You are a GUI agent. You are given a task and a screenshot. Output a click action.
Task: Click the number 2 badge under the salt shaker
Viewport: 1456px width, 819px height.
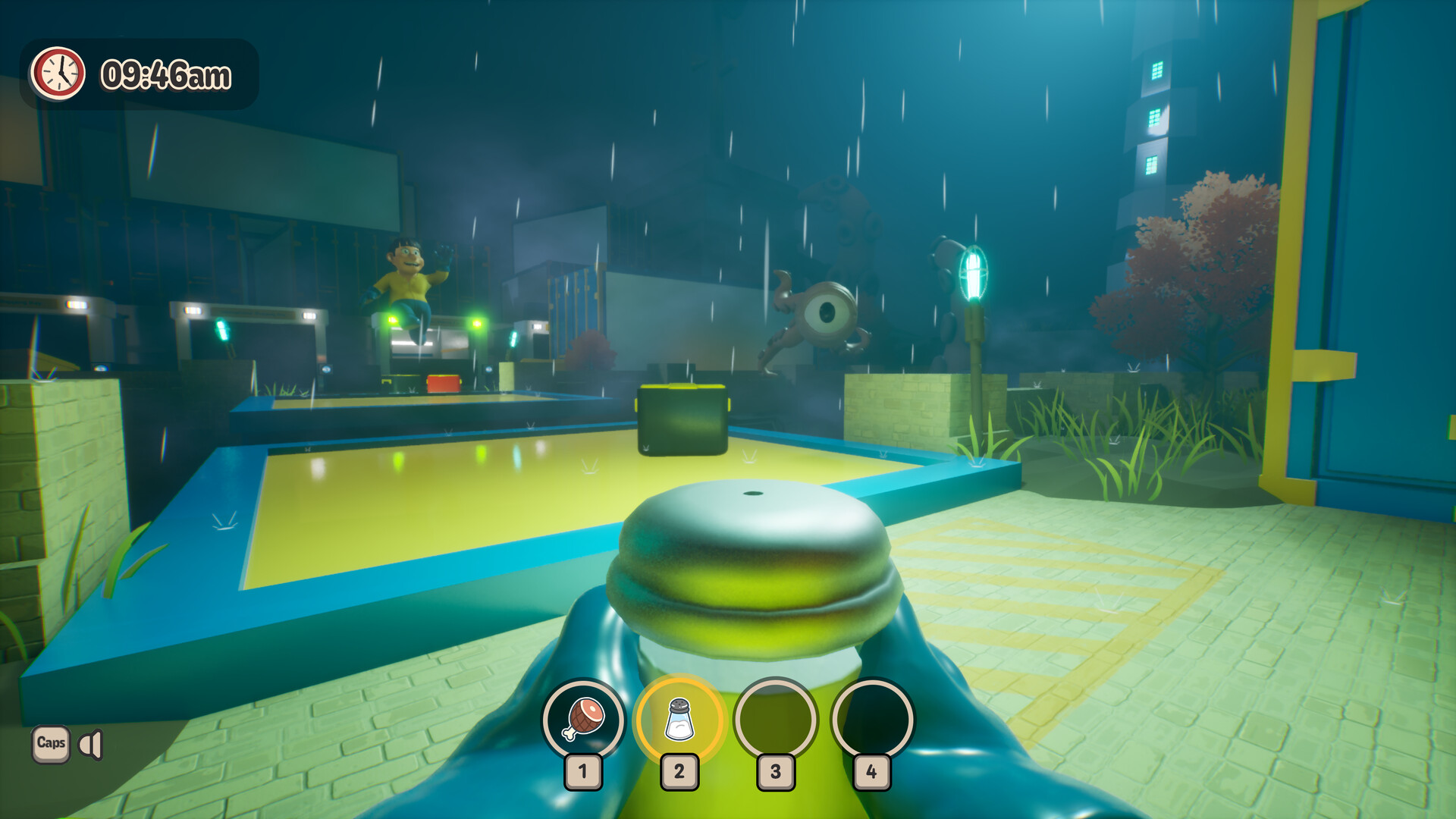[679, 772]
